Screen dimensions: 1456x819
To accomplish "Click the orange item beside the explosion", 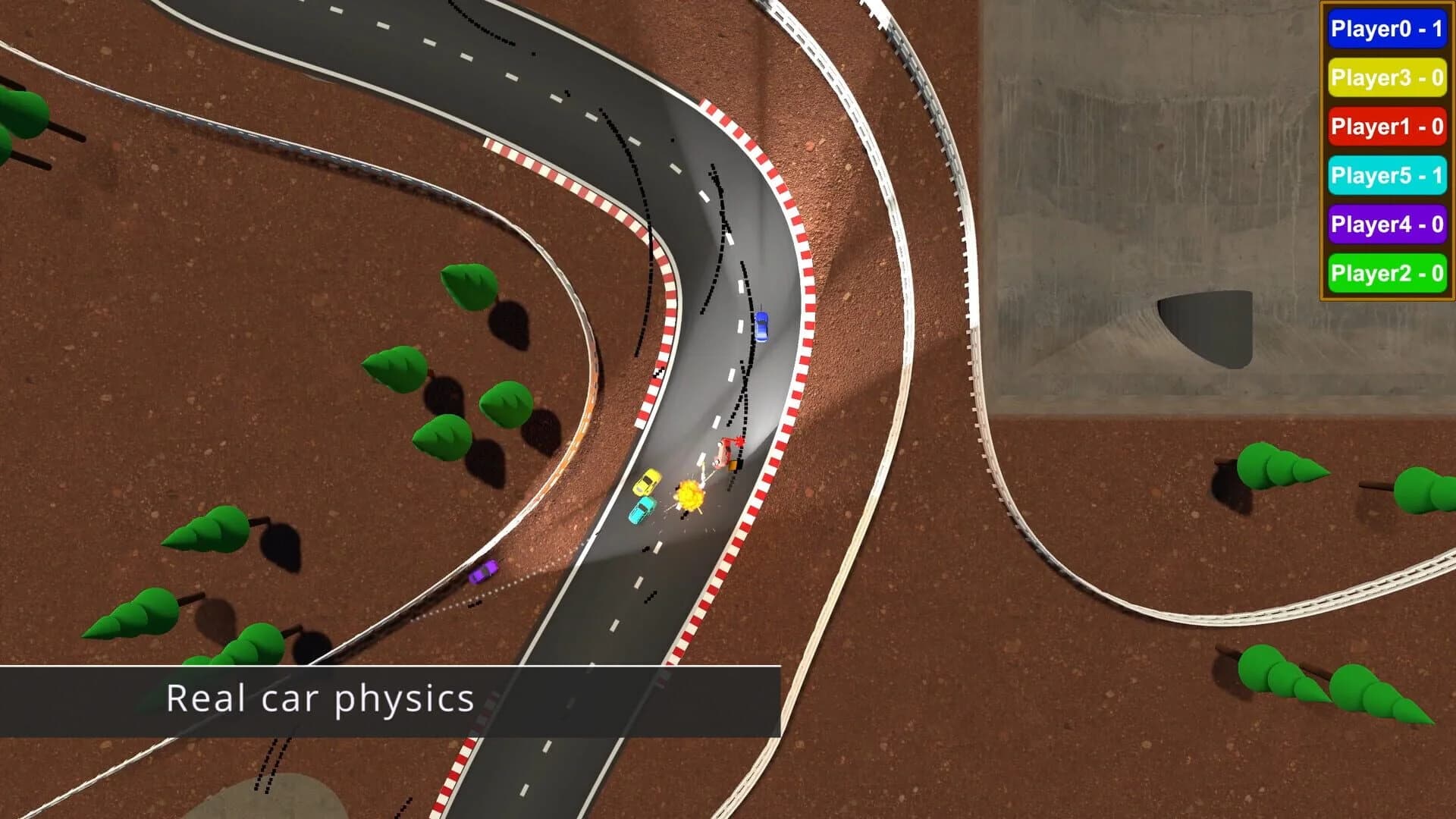I will coord(732,465).
